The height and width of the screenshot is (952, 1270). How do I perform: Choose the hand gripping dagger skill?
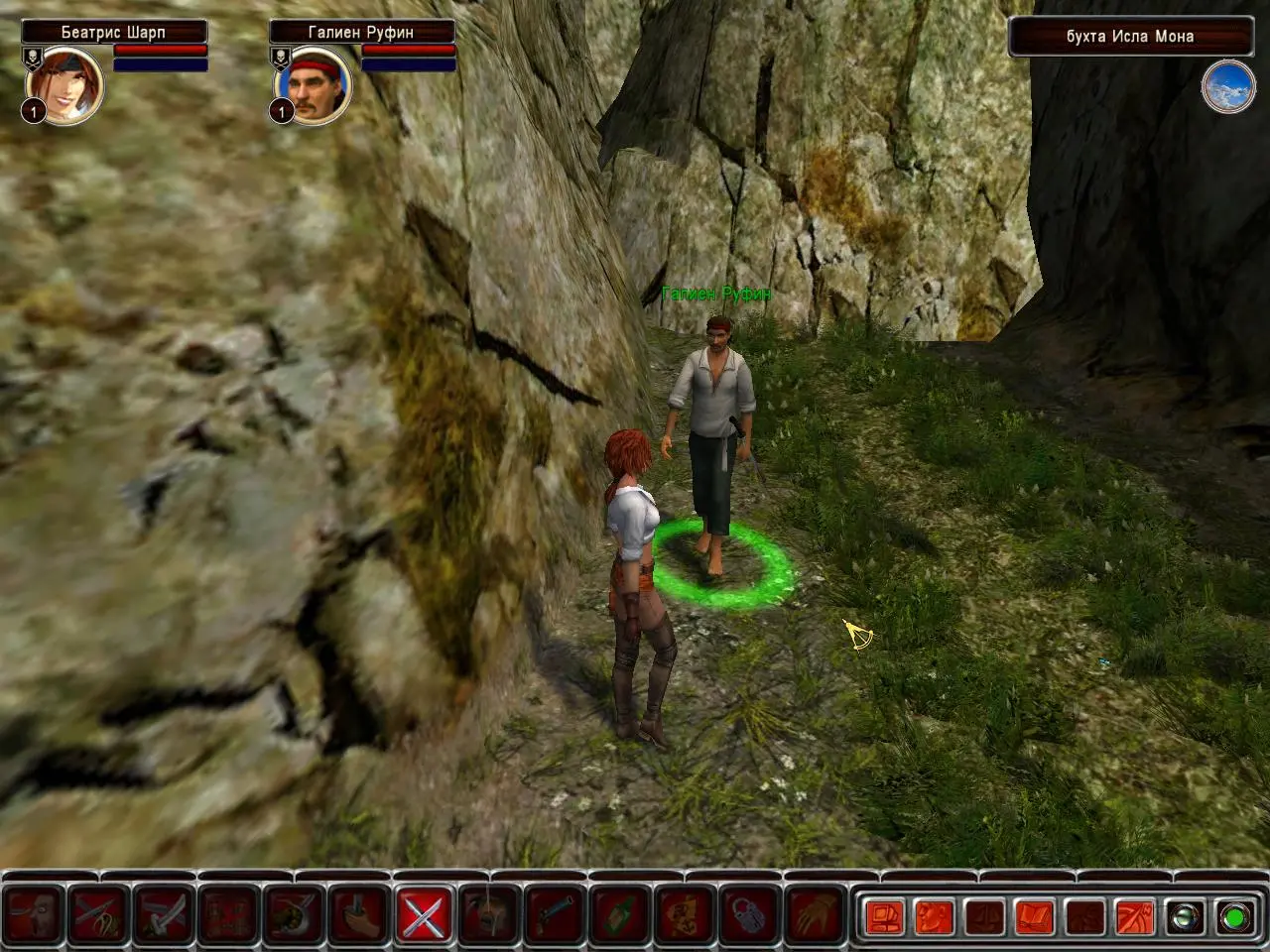(x=359, y=914)
